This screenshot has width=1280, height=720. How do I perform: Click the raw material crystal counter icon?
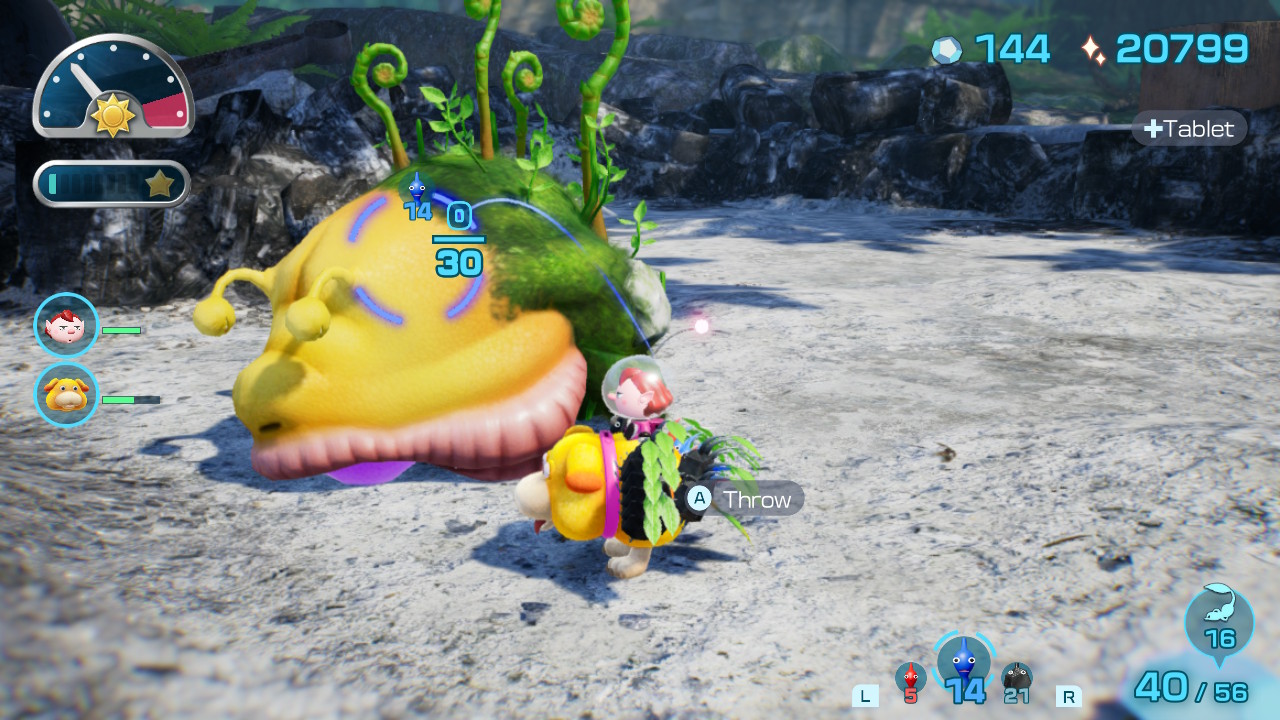[x=947, y=47]
